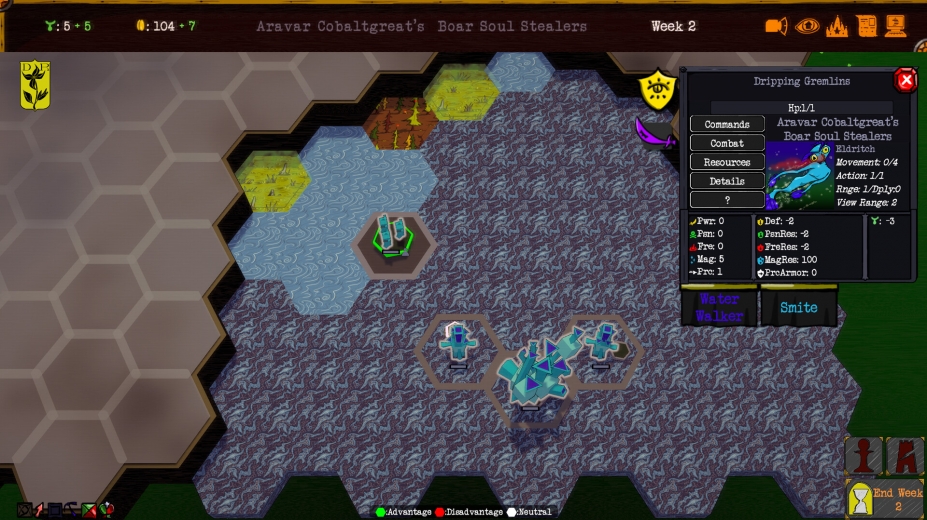The height and width of the screenshot is (520, 927).
Task: Click the red castle tower button
Action: (904, 456)
